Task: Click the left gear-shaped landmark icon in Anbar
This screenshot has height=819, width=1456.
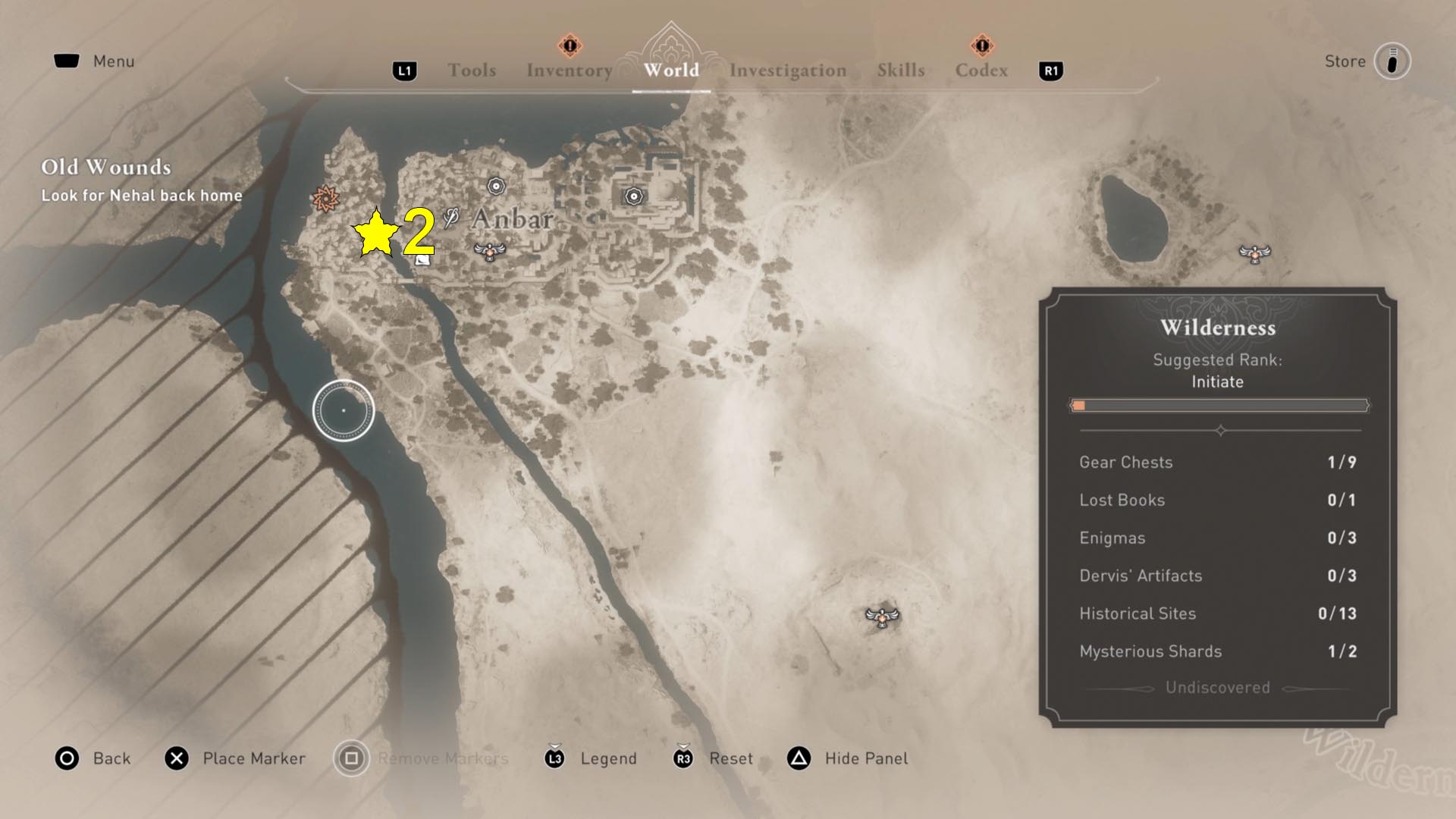Action: [x=497, y=185]
